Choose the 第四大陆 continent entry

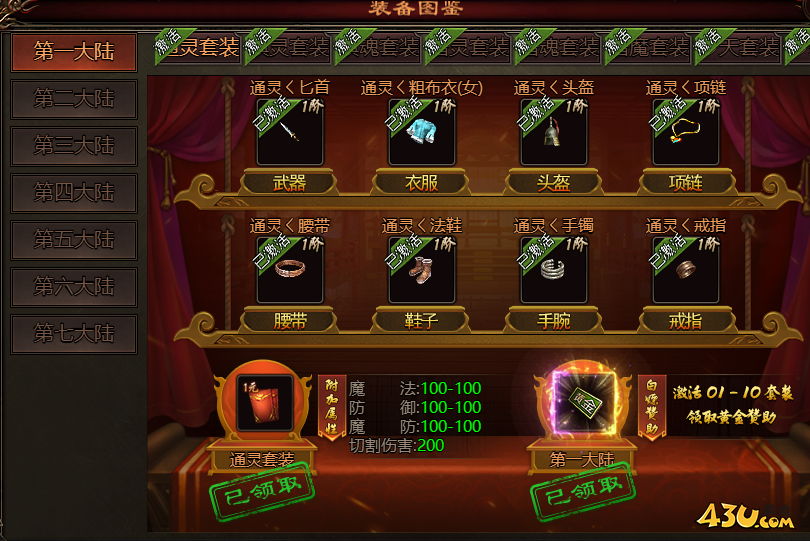pyautogui.click(x=74, y=193)
